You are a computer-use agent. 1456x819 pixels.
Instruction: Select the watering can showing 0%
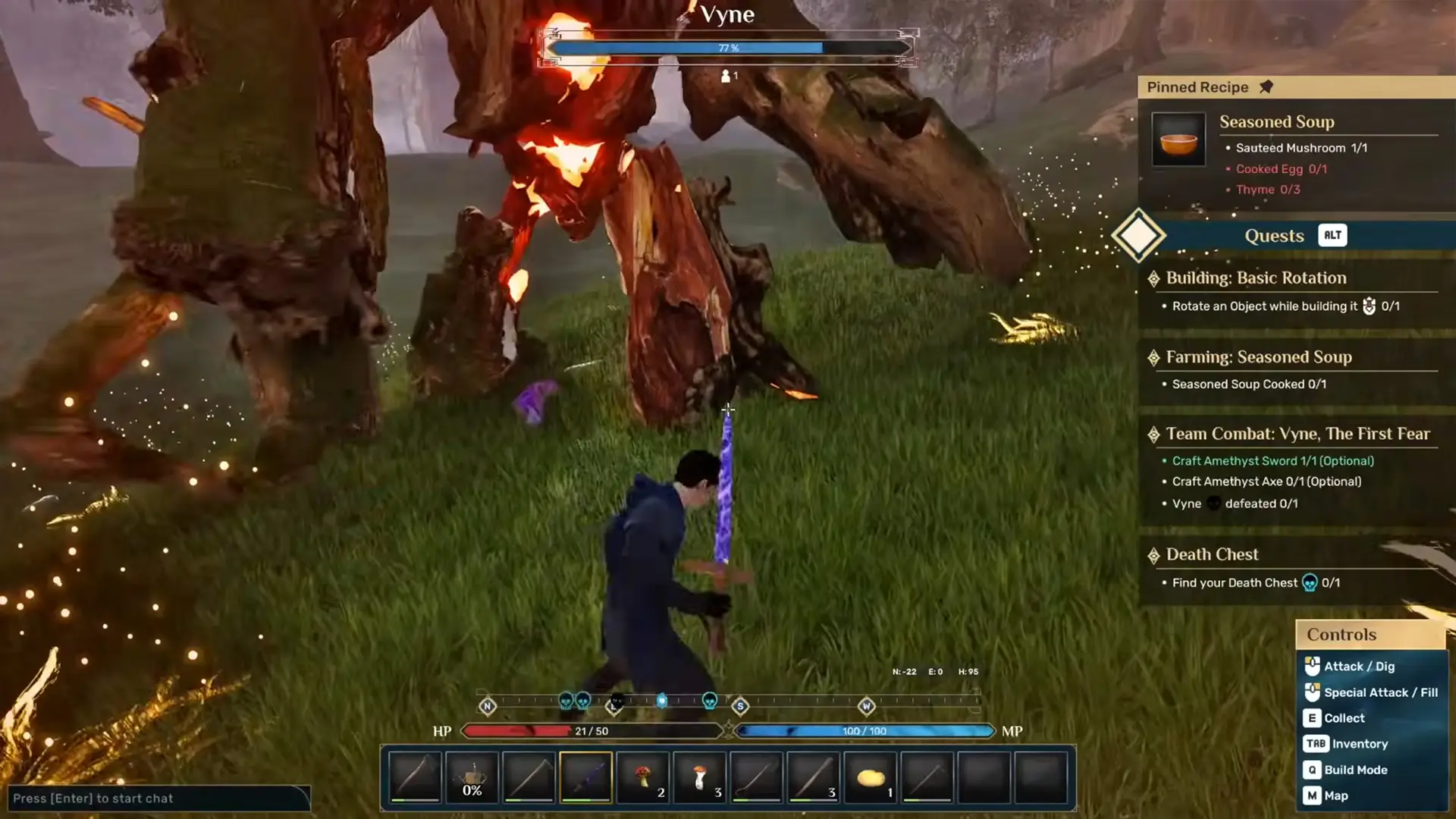472,777
